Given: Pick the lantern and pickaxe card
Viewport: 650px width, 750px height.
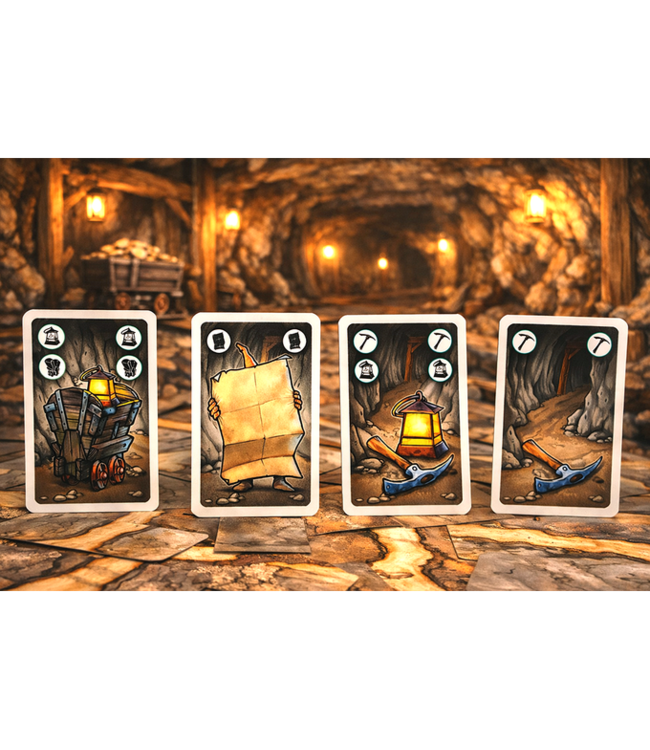Looking at the screenshot, I should [405, 415].
